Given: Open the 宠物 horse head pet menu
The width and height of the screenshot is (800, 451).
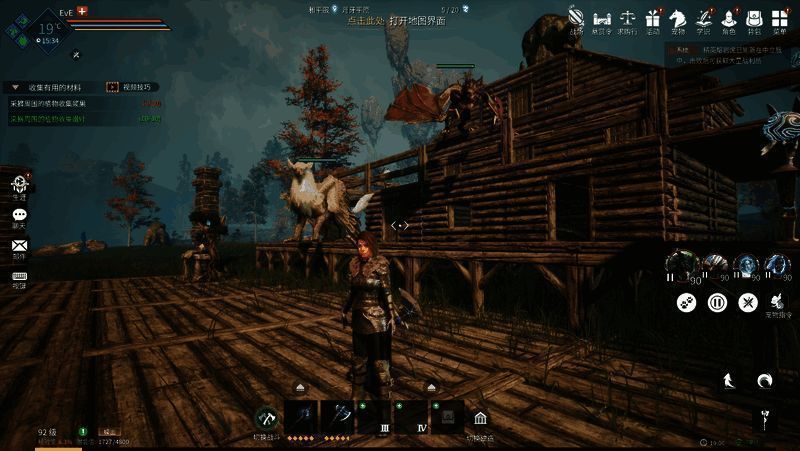Looking at the screenshot, I should tap(678, 18).
